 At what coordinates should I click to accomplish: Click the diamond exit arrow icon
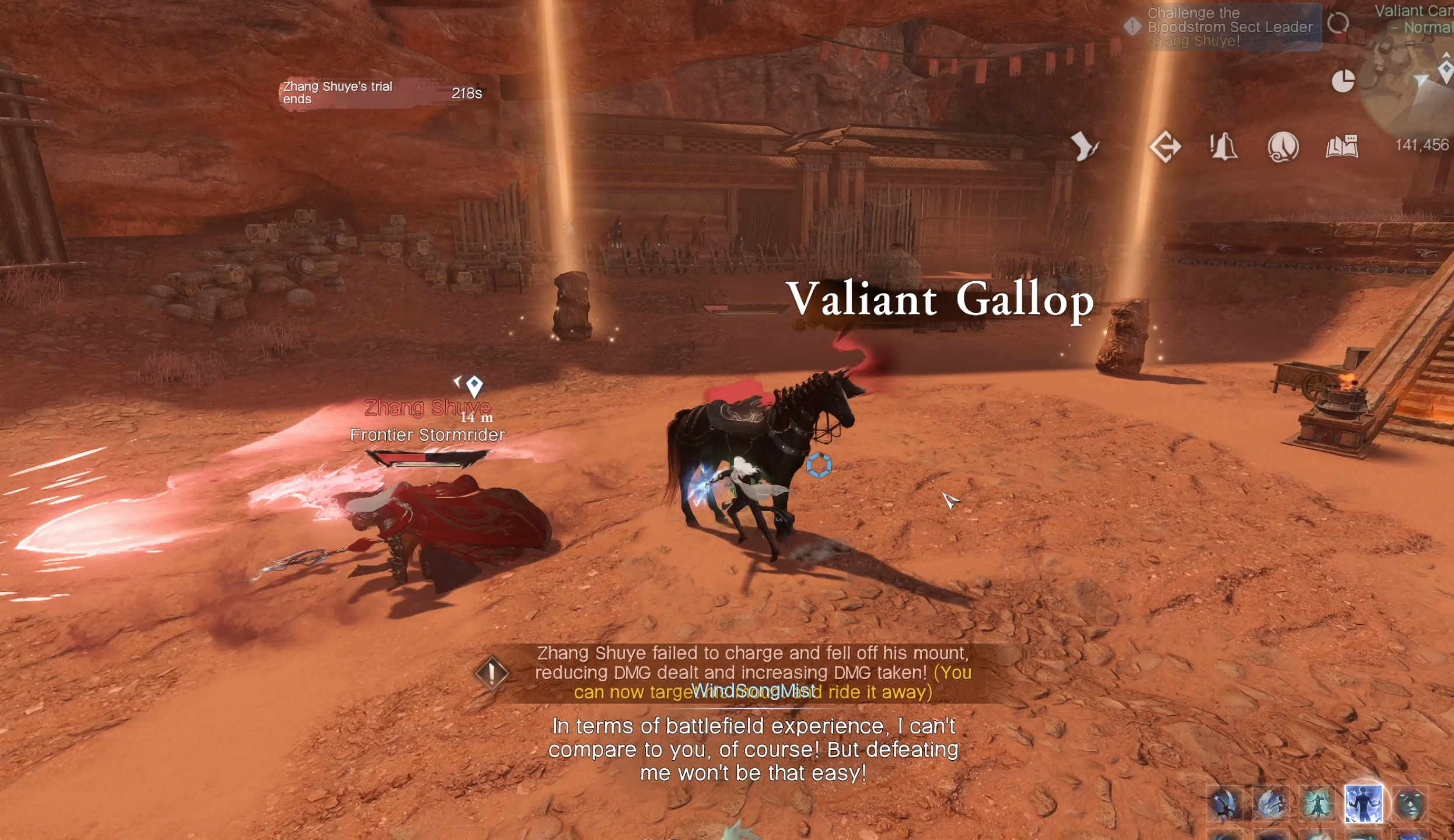pyautogui.click(x=1165, y=146)
